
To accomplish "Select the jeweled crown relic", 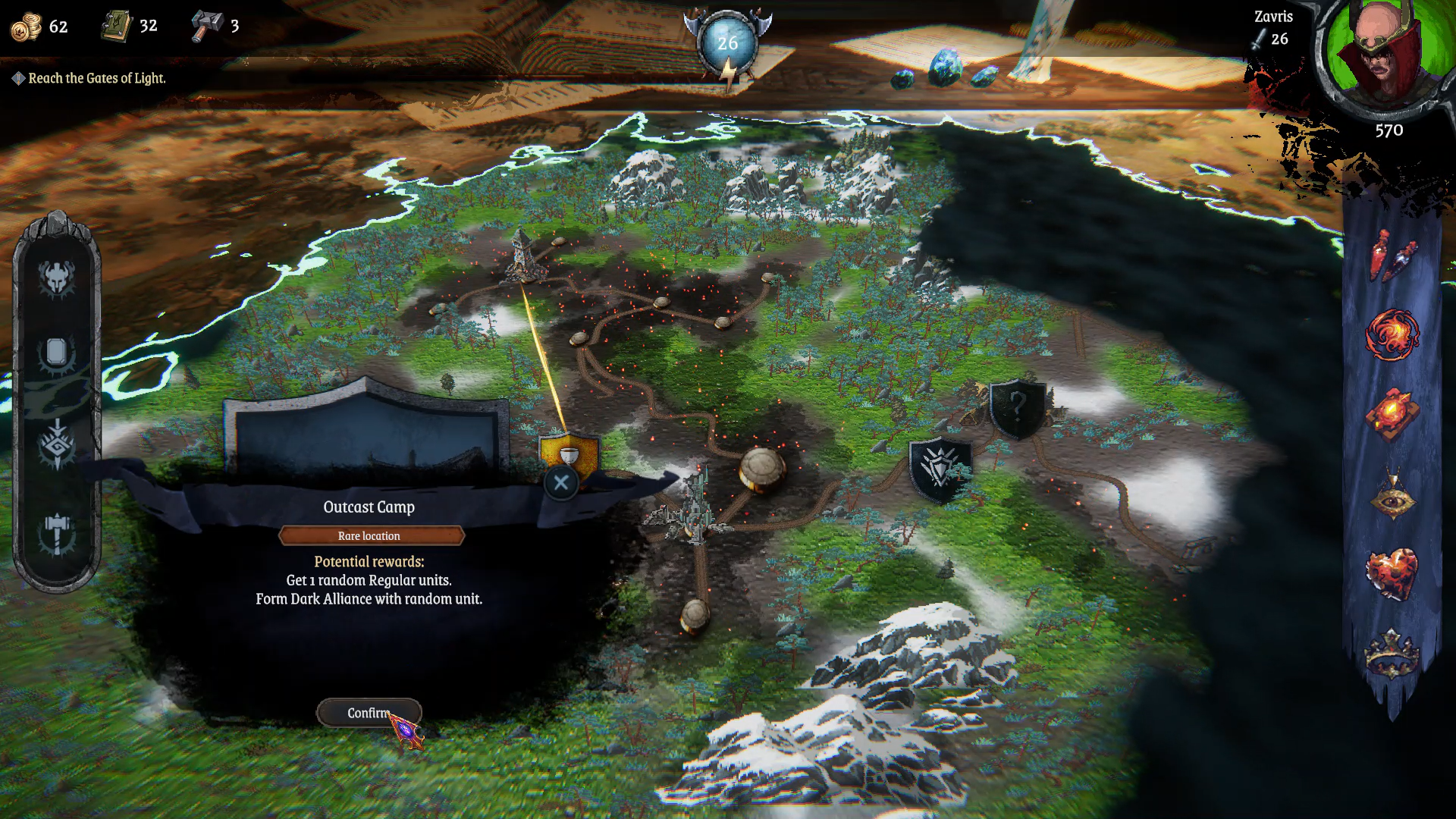I will point(1392,654).
